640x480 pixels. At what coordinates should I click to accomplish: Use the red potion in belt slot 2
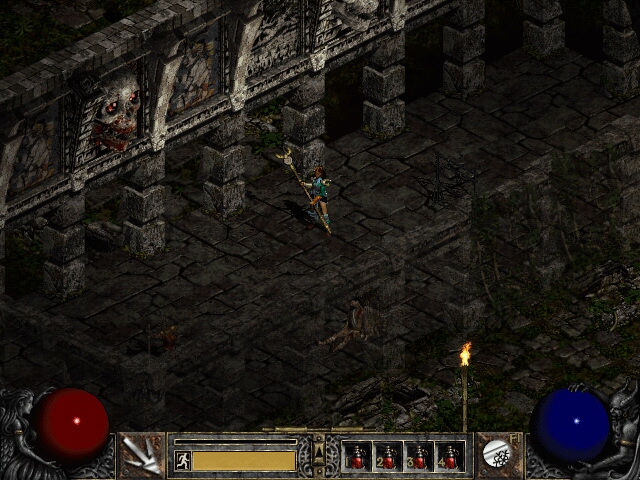coord(388,457)
